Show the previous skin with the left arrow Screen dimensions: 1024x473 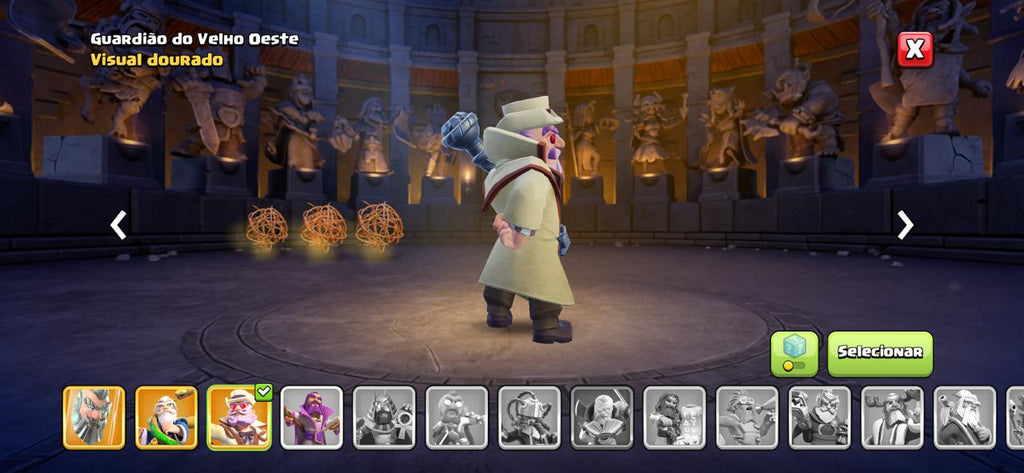point(118,225)
